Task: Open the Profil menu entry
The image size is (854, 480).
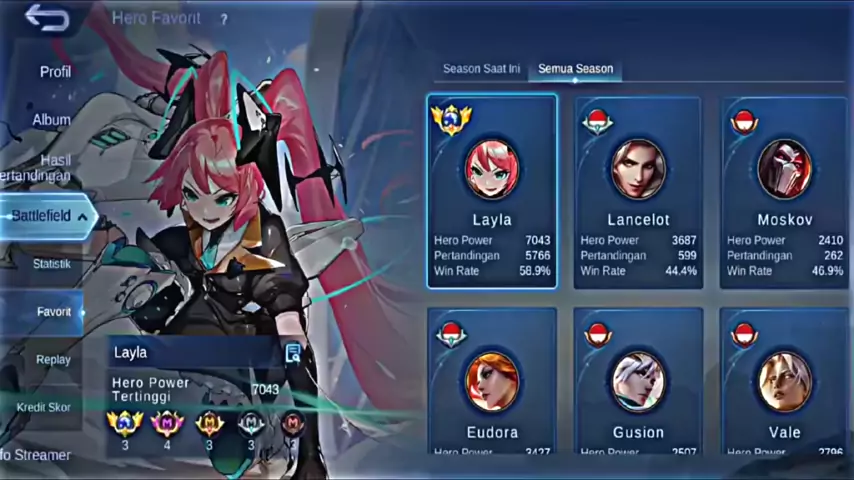Action: click(55, 72)
